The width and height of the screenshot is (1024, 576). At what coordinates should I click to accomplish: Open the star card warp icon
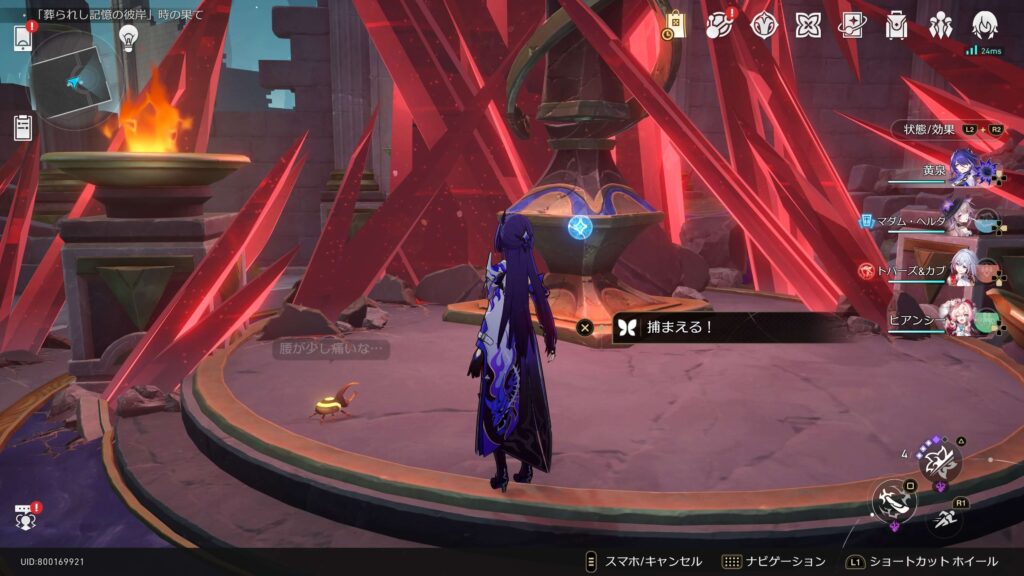pos(852,25)
